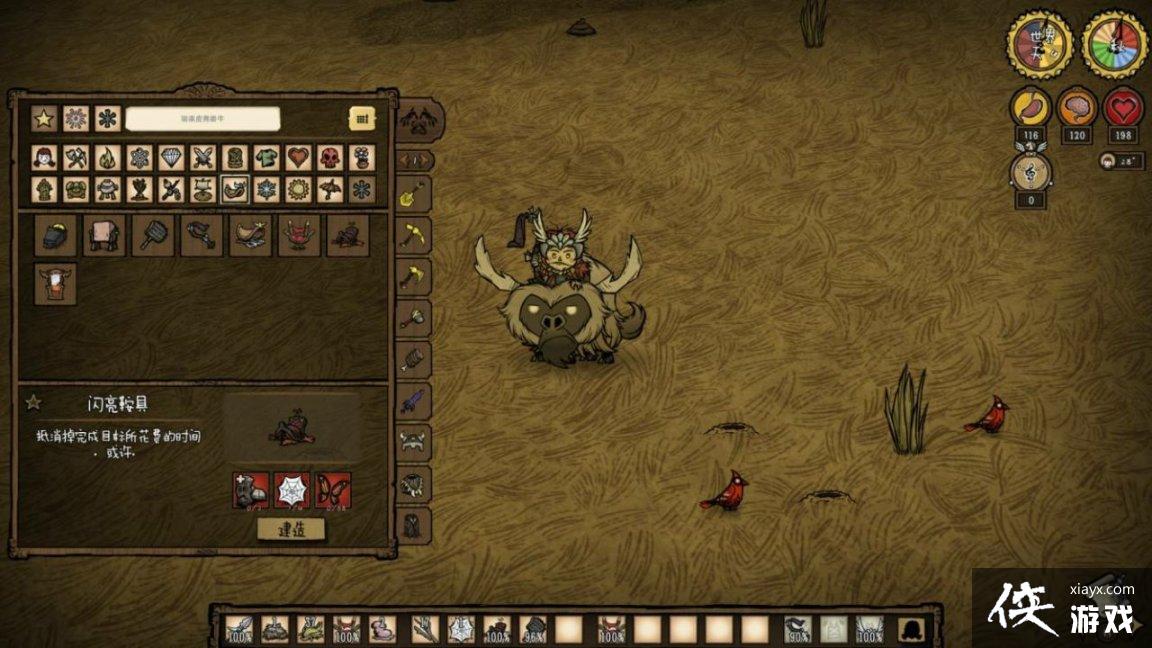Viewport: 1152px width, 648px height.
Task: Click the spider web ingredient slot
Action: click(292, 489)
